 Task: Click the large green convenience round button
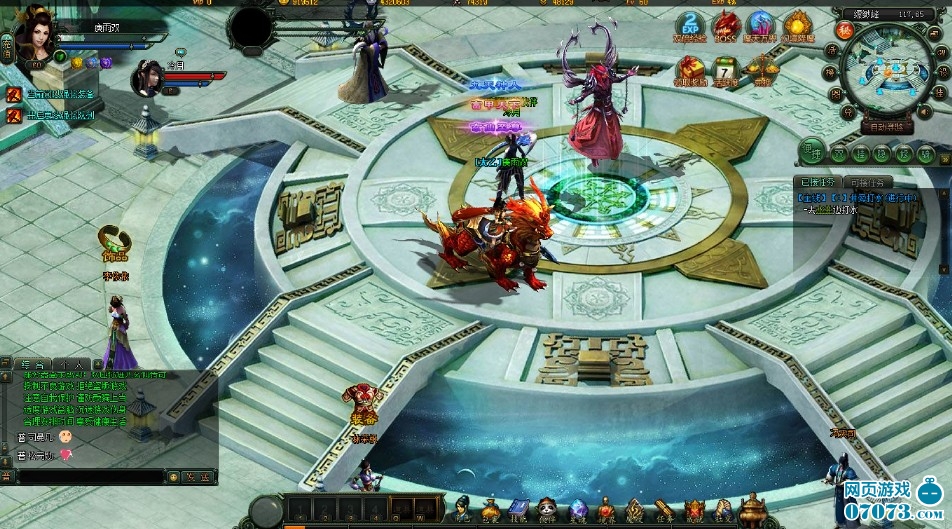click(x=813, y=152)
